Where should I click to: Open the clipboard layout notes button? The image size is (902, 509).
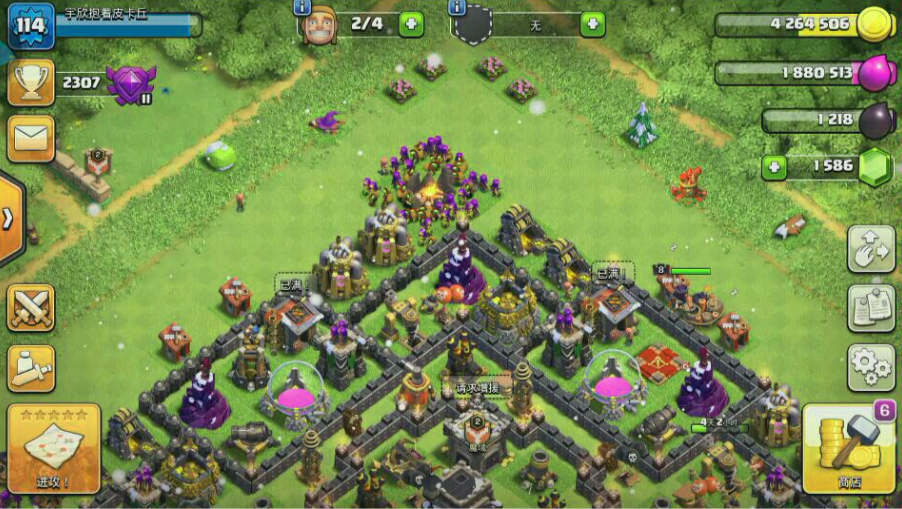[871, 308]
